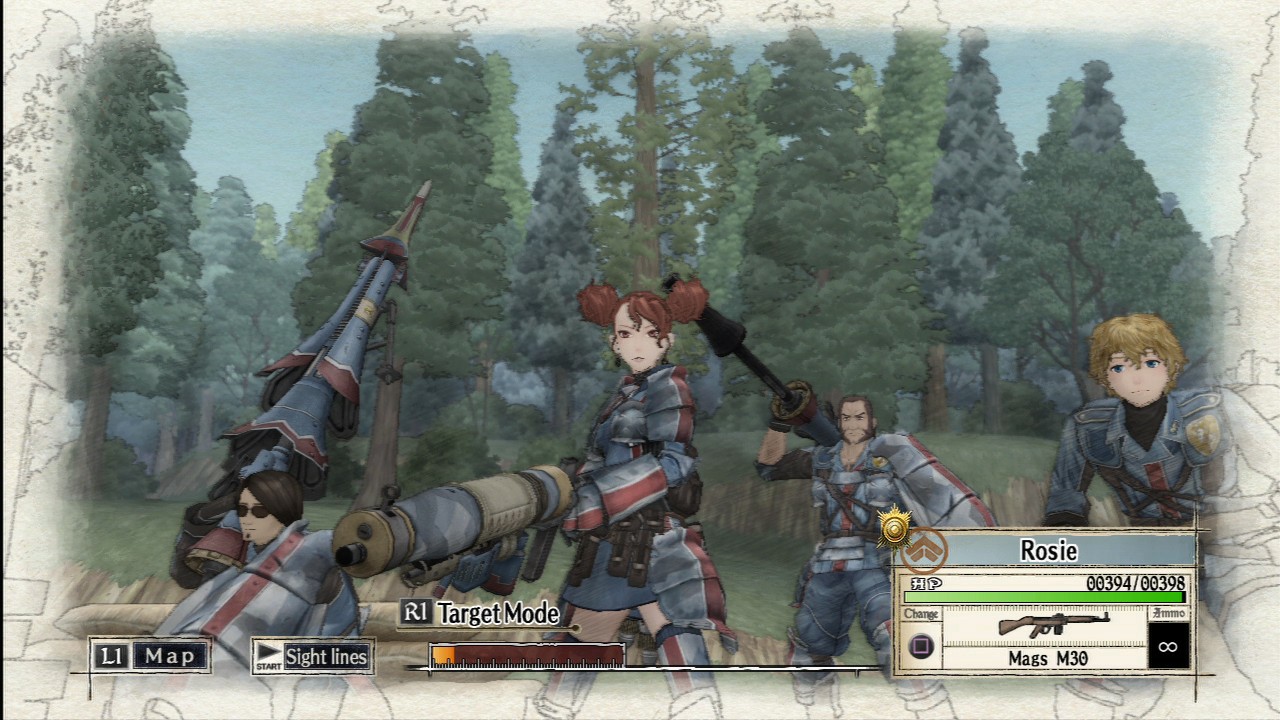Click the infinity Ammo icon
Screen dimensions: 1280x720
pyautogui.click(x=1168, y=648)
